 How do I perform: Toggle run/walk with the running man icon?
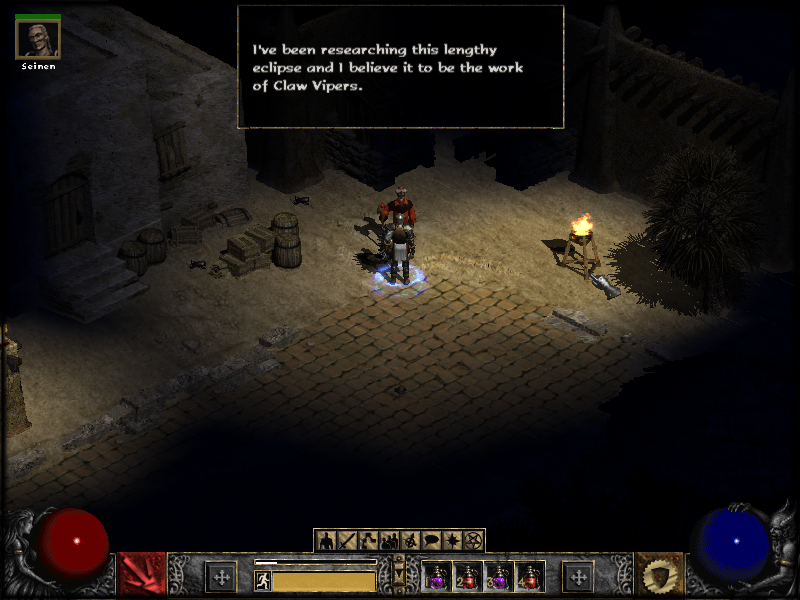[x=263, y=580]
